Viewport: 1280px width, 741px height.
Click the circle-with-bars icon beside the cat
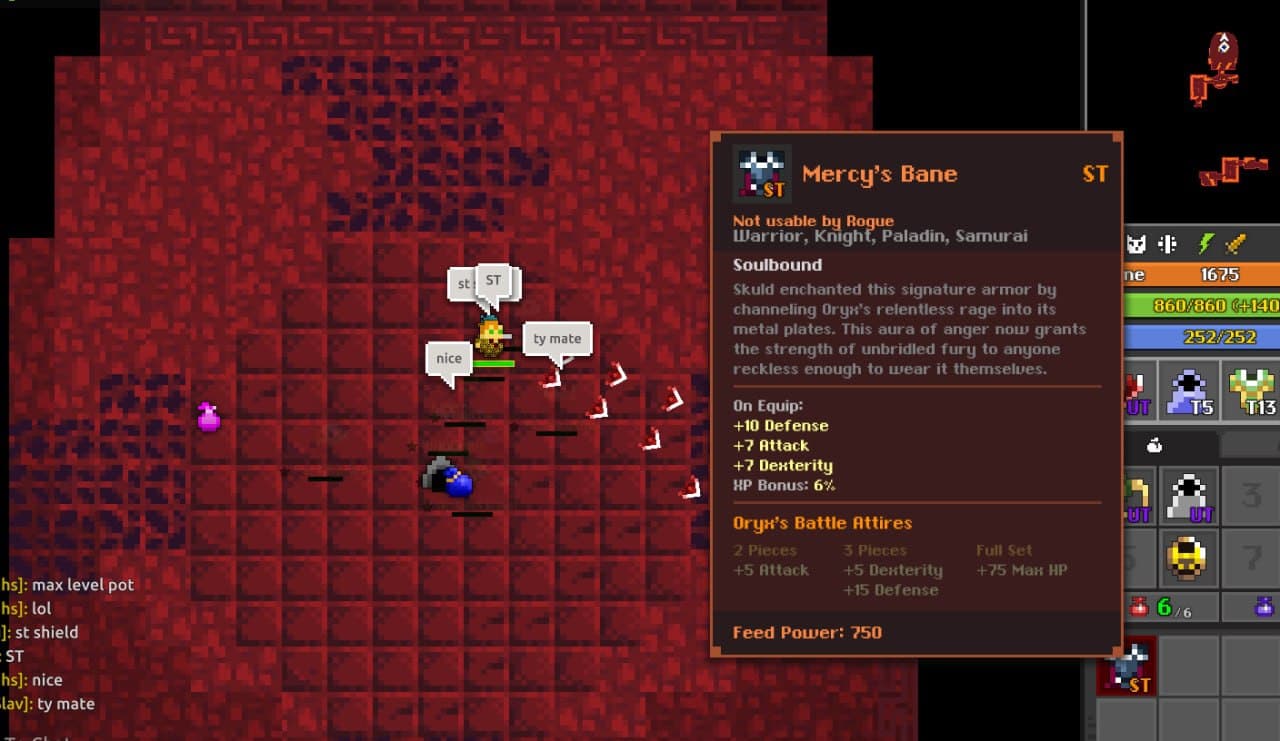pos(1166,244)
